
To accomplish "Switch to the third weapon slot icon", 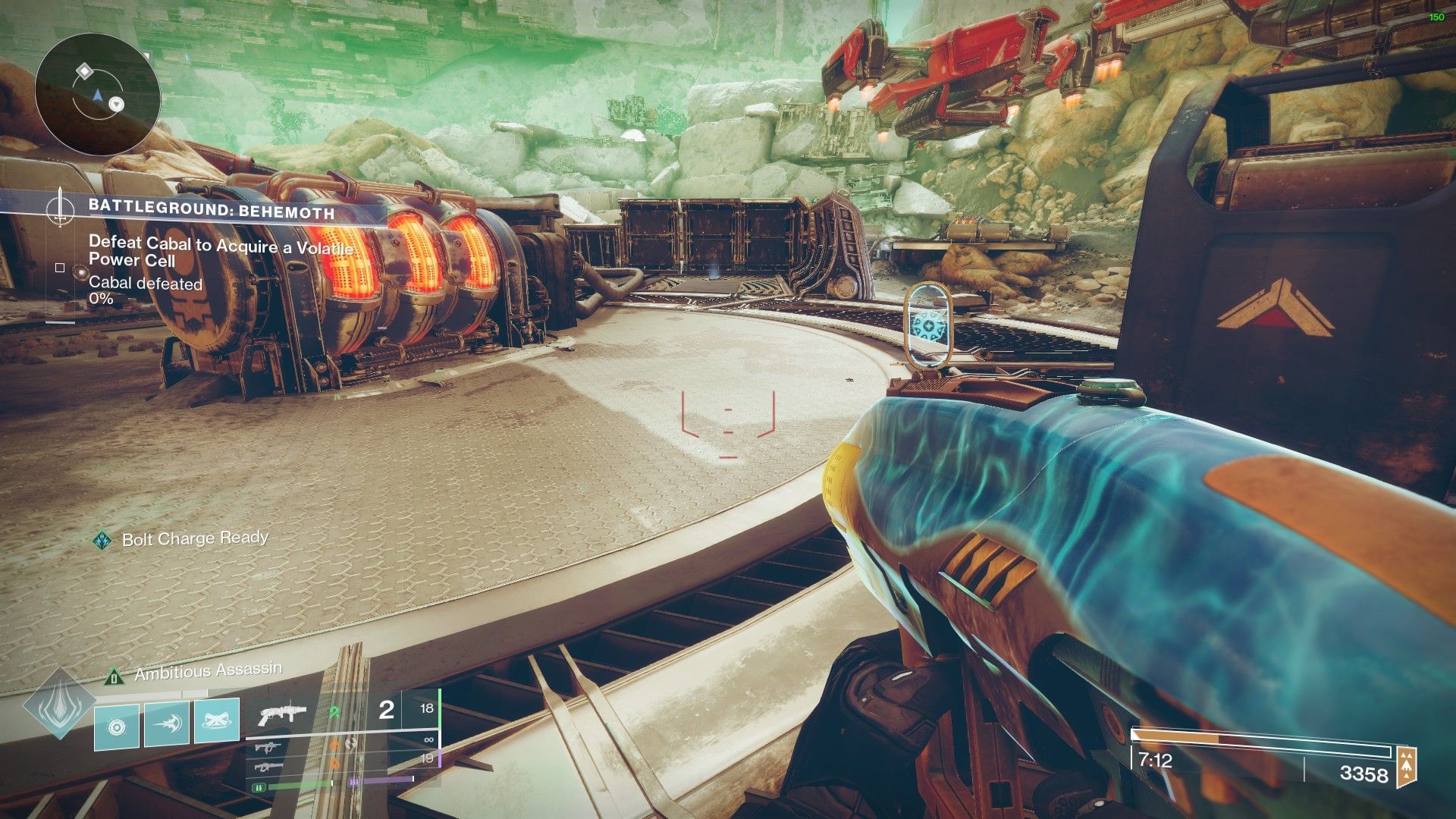I will coord(266,767).
